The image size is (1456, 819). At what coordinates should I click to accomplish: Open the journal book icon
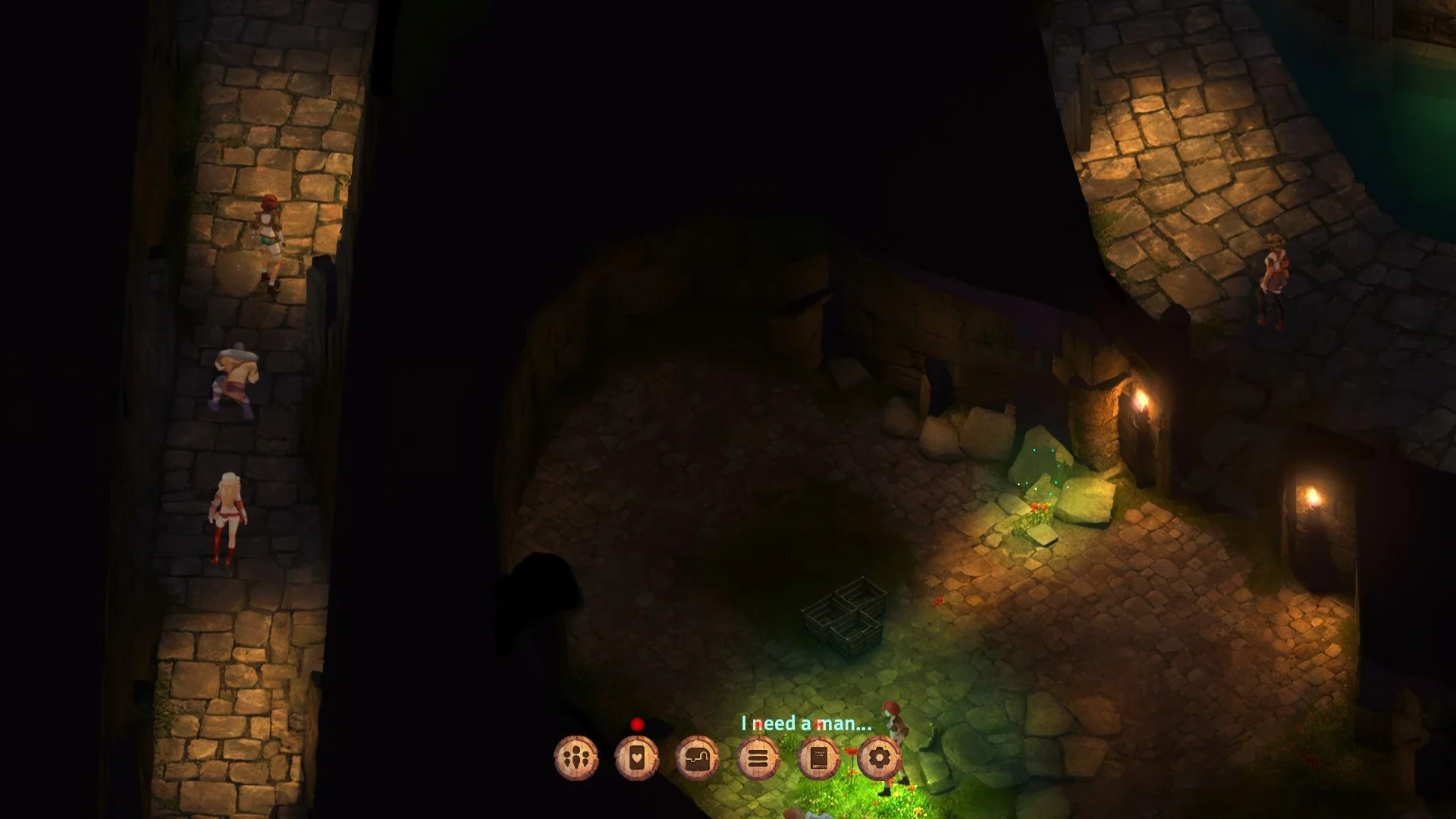[x=819, y=758]
